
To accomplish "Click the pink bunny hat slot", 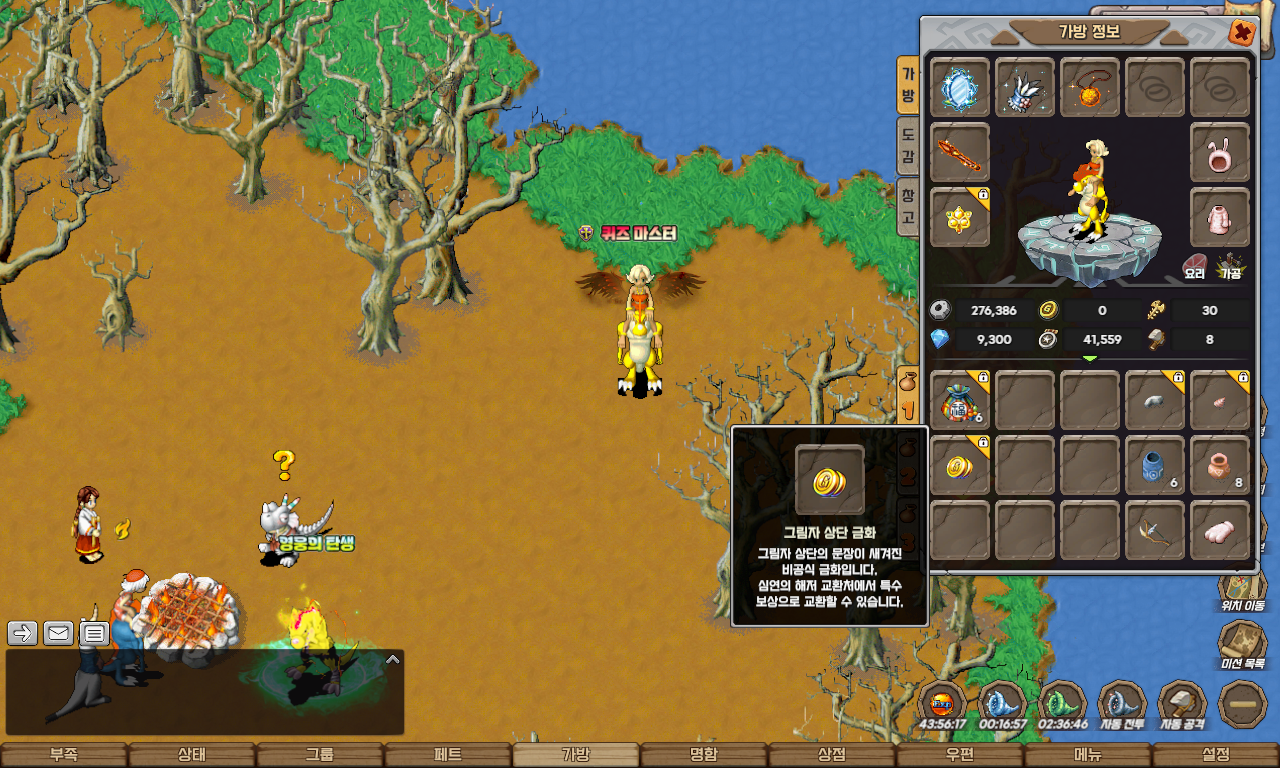I will pos(1220,153).
